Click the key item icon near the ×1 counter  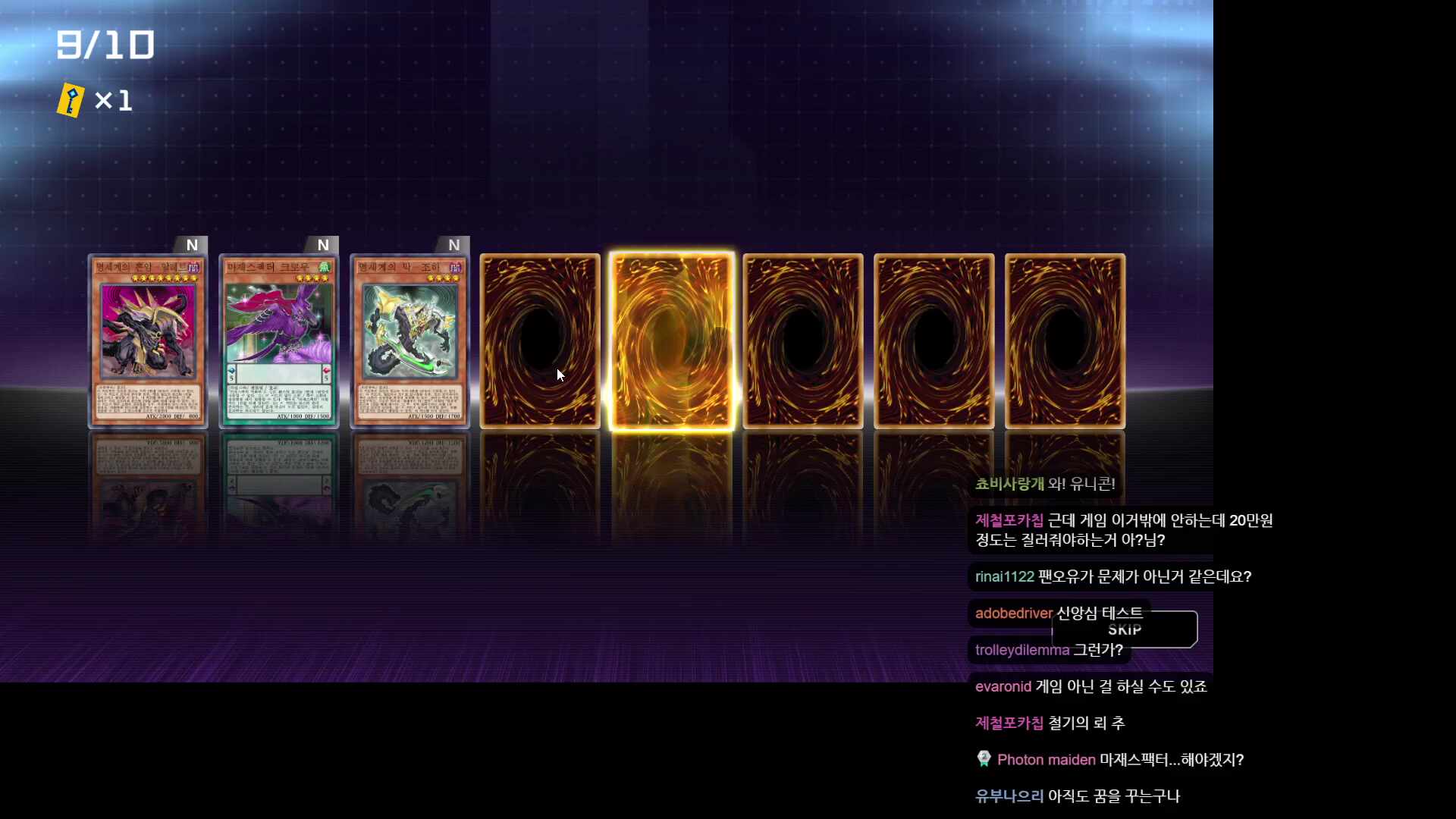coord(69,99)
